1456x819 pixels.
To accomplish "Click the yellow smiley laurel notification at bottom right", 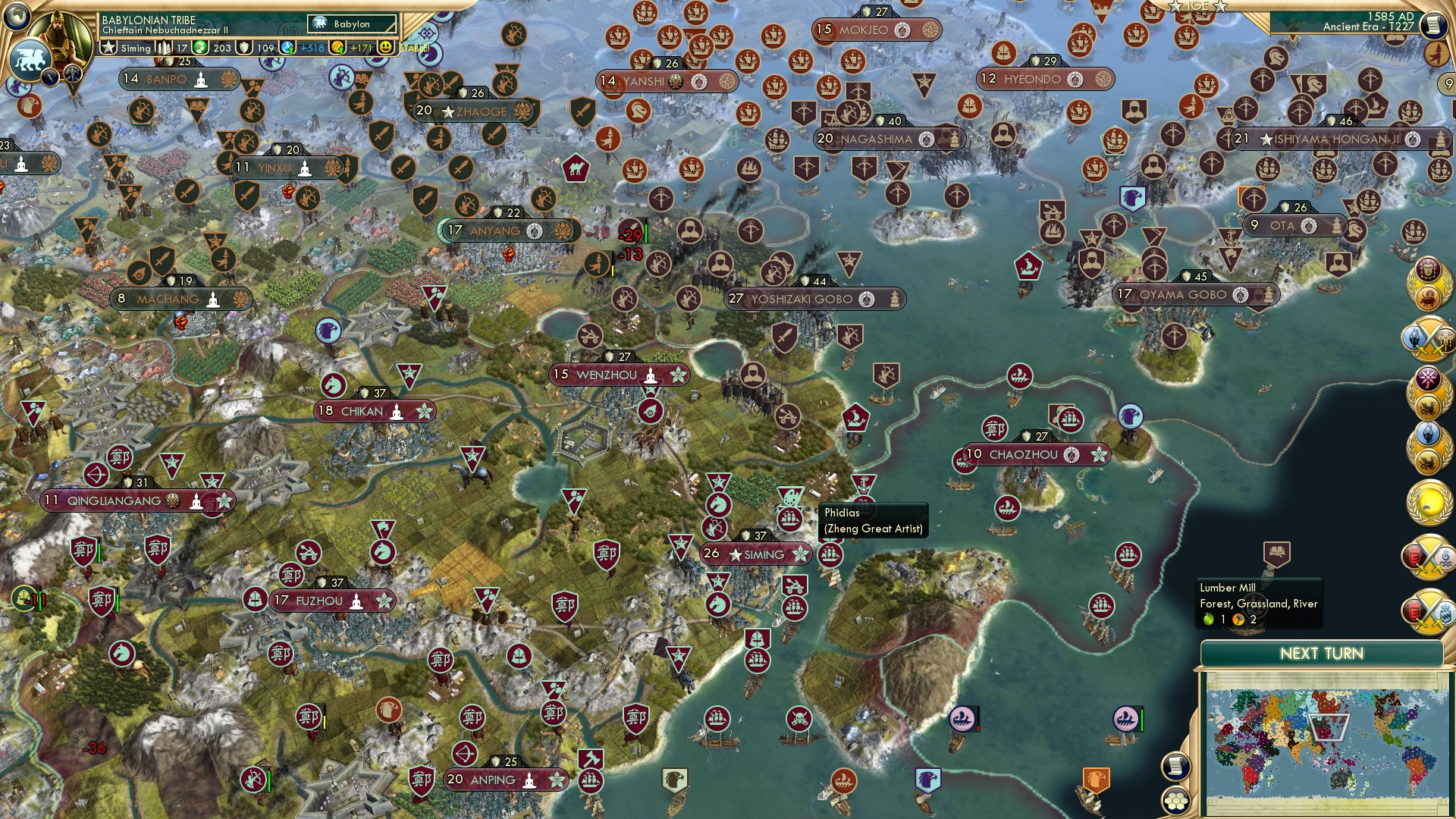I will click(x=1429, y=504).
